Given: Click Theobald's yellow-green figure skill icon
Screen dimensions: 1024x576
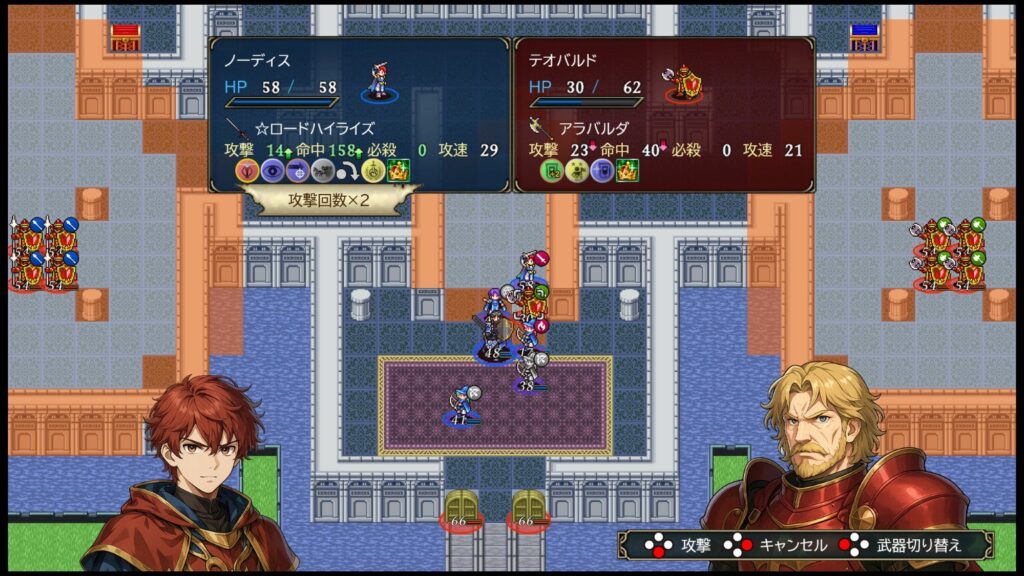Looking at the screenshot, I should click(577, 170).
